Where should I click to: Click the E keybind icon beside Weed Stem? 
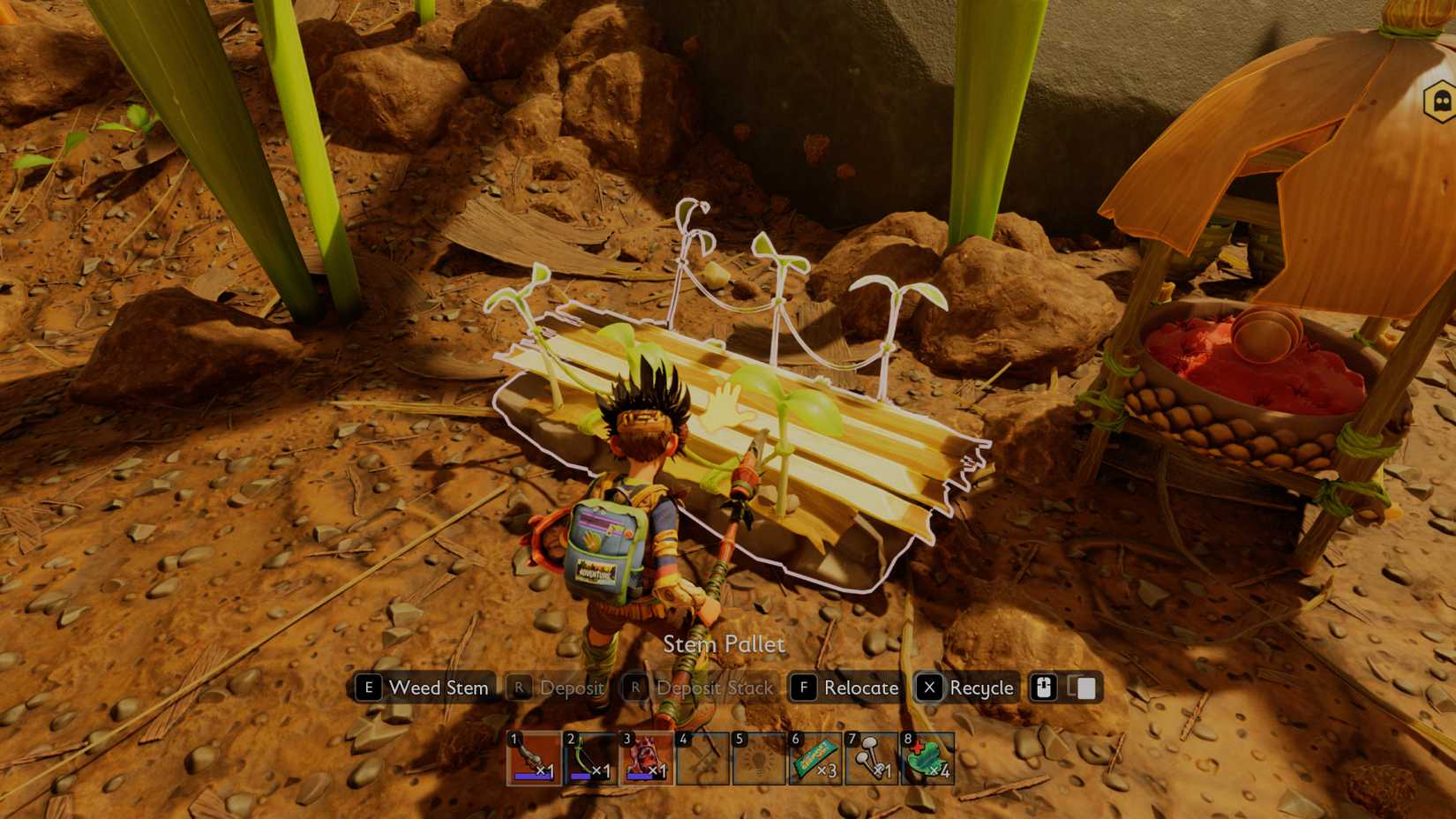369,688
